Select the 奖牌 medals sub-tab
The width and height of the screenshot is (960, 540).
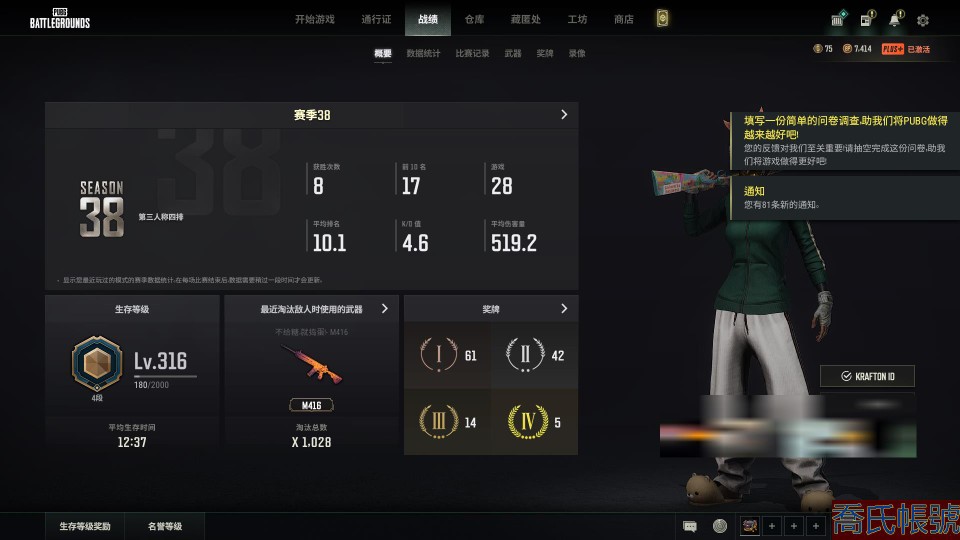click(545, 54)
